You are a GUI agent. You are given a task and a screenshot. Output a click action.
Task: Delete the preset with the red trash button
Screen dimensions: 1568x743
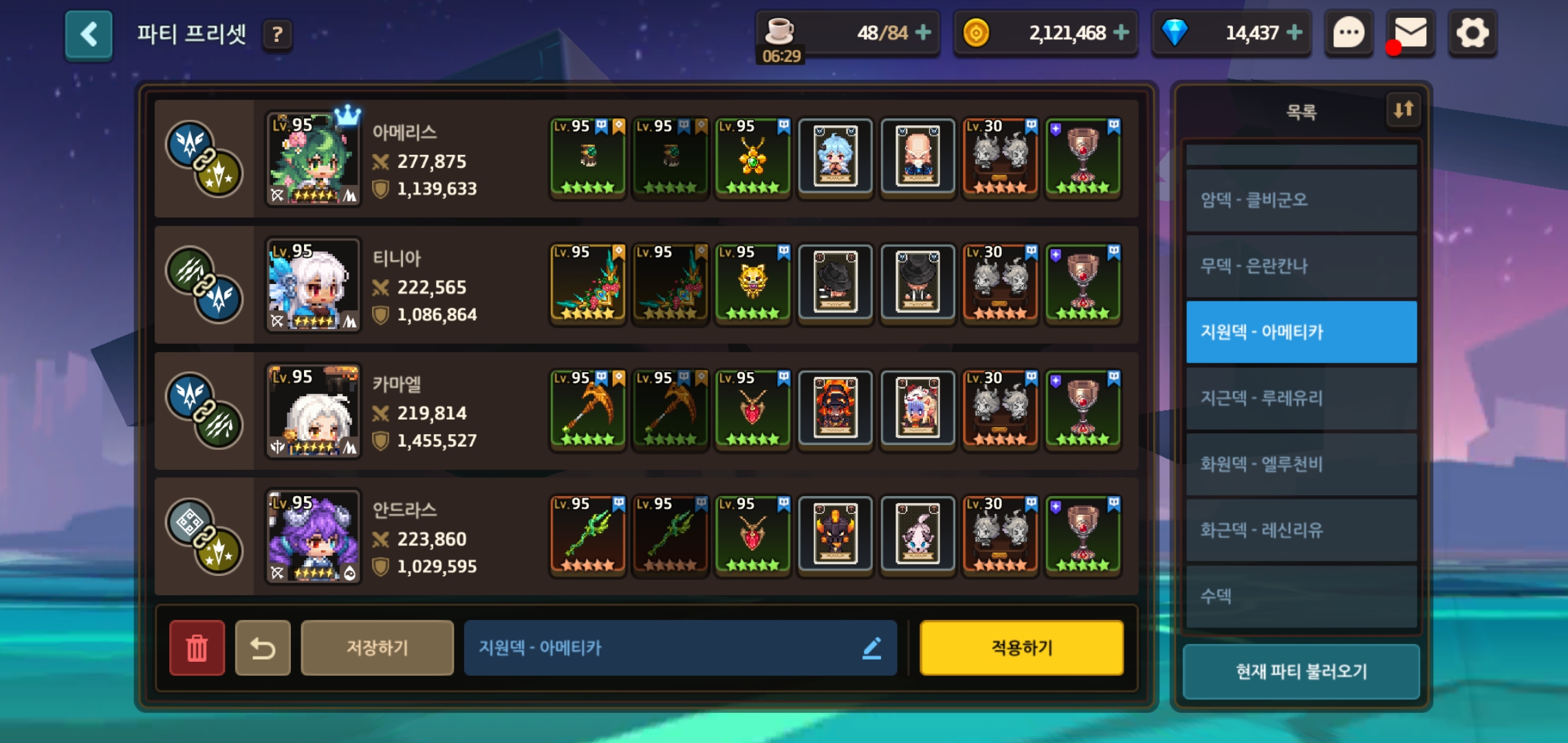coord(197,647)
